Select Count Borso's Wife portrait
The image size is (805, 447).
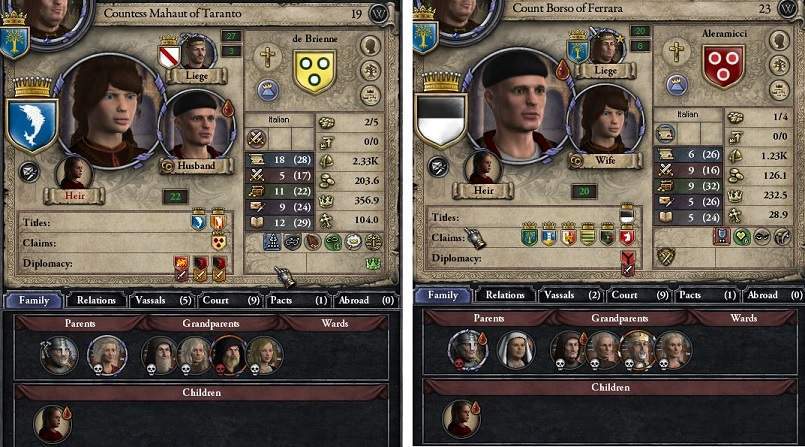coord(603,122)
